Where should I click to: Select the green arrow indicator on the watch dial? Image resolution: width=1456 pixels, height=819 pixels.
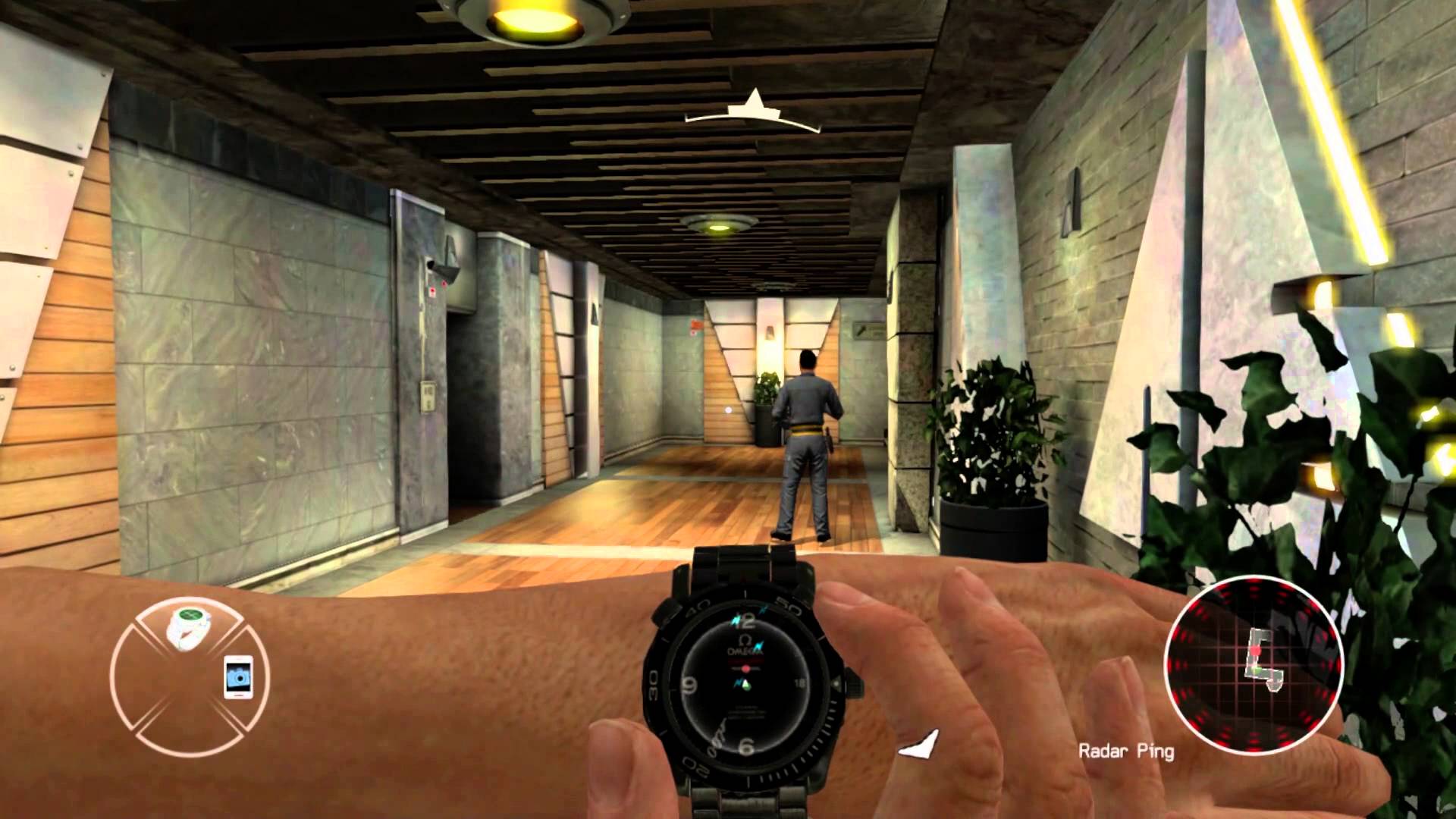point(746,685)
